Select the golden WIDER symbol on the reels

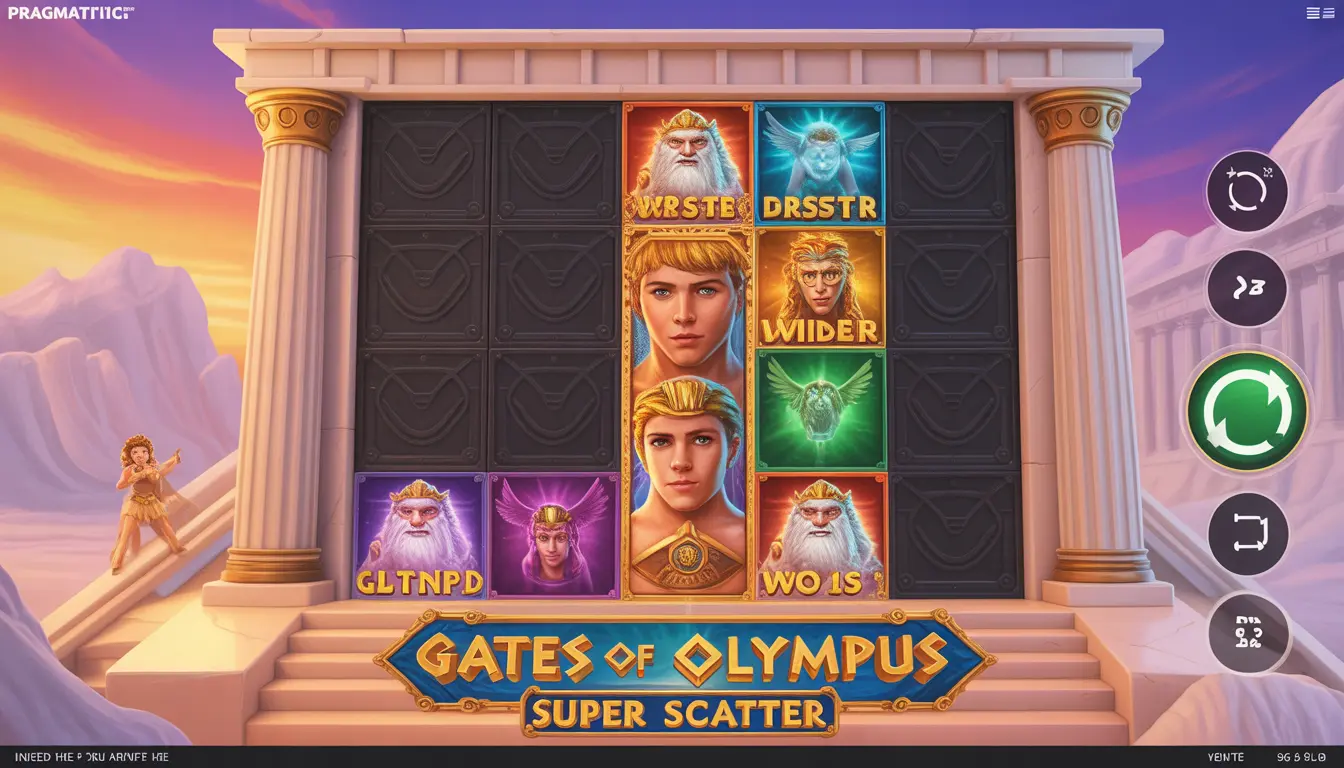pos(820,290)
